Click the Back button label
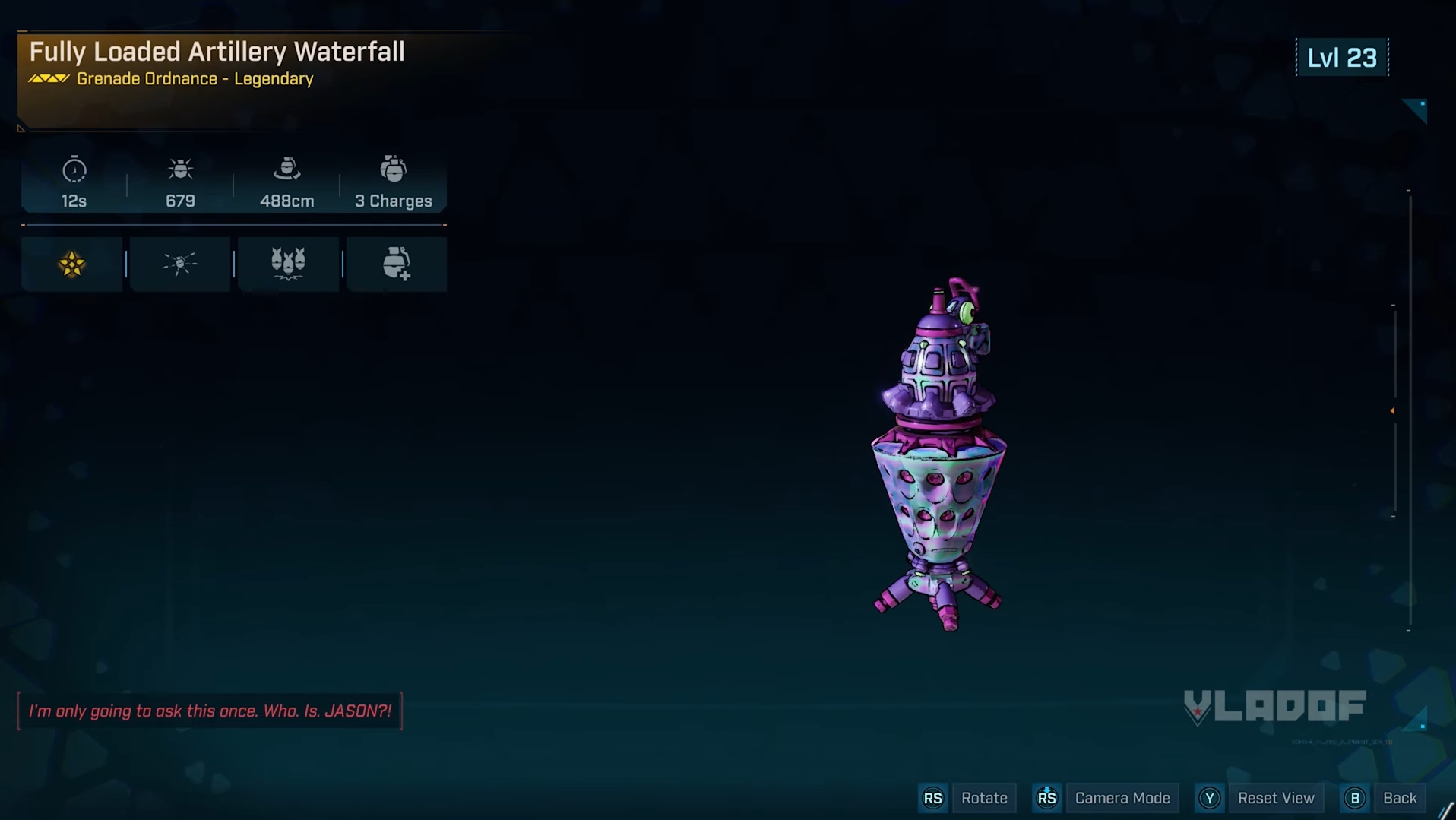This screenshot has height=820, width=1456. pyautogui.click(x=1399, y=798)
